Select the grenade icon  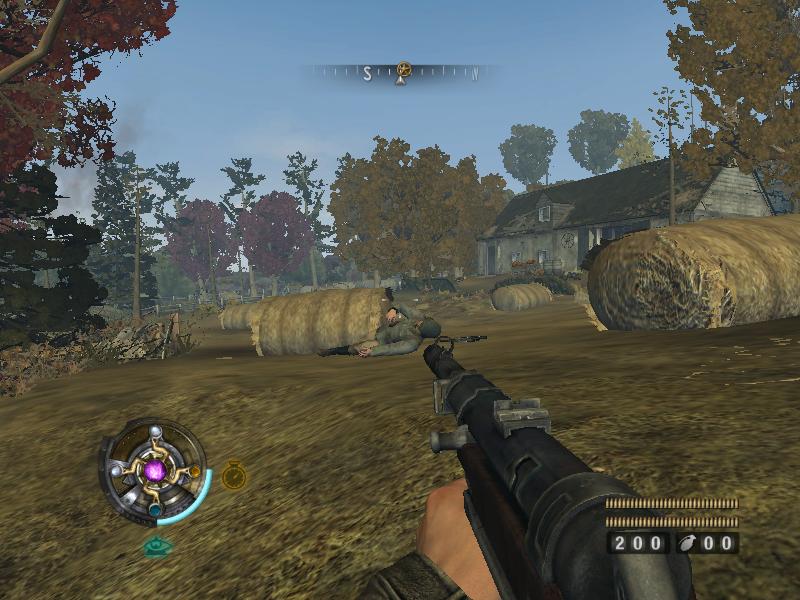689,543
